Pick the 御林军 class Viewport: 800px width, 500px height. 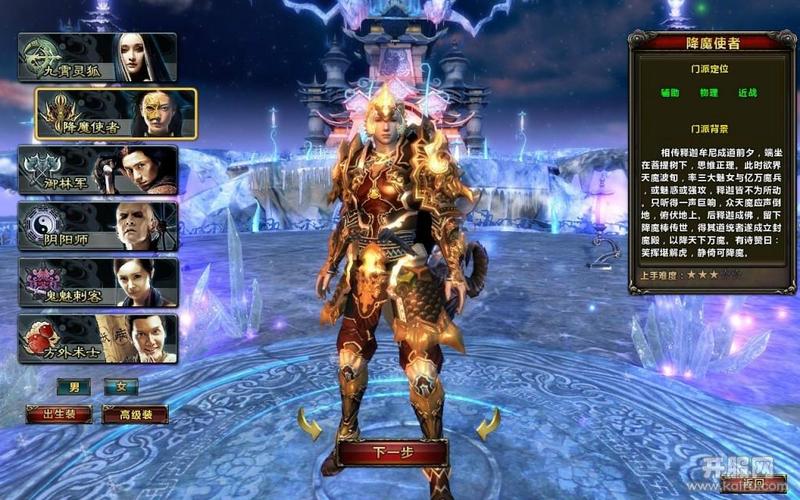pyautogui.click(x=97, y=170)
